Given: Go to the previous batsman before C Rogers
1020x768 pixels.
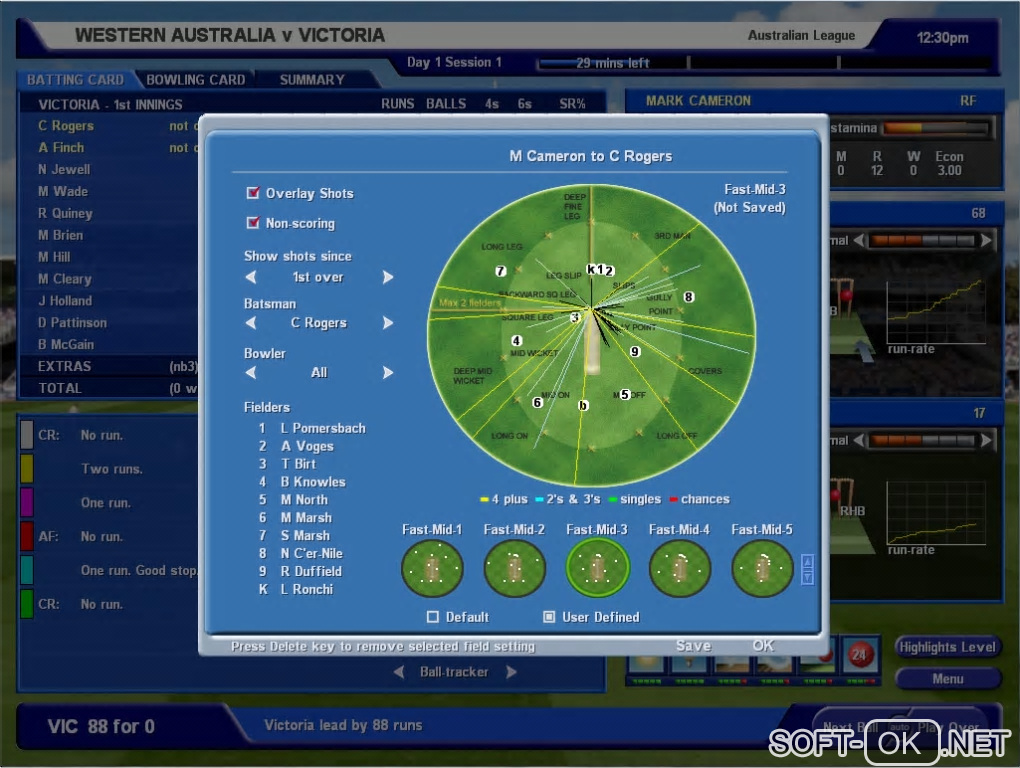Looking at the screenshot, I should tap(251, 323).
